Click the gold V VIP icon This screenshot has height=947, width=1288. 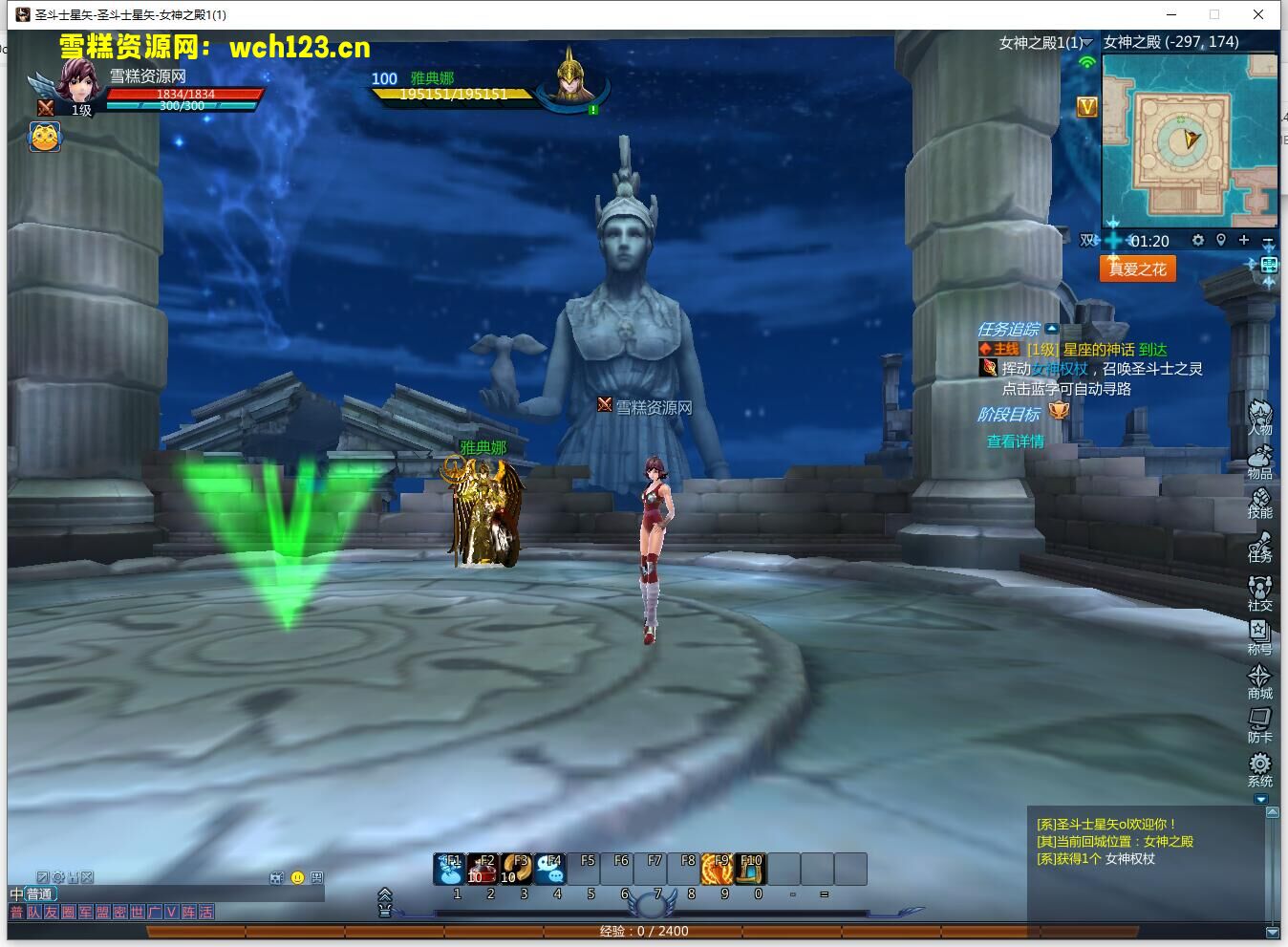tap(1086, 108)
